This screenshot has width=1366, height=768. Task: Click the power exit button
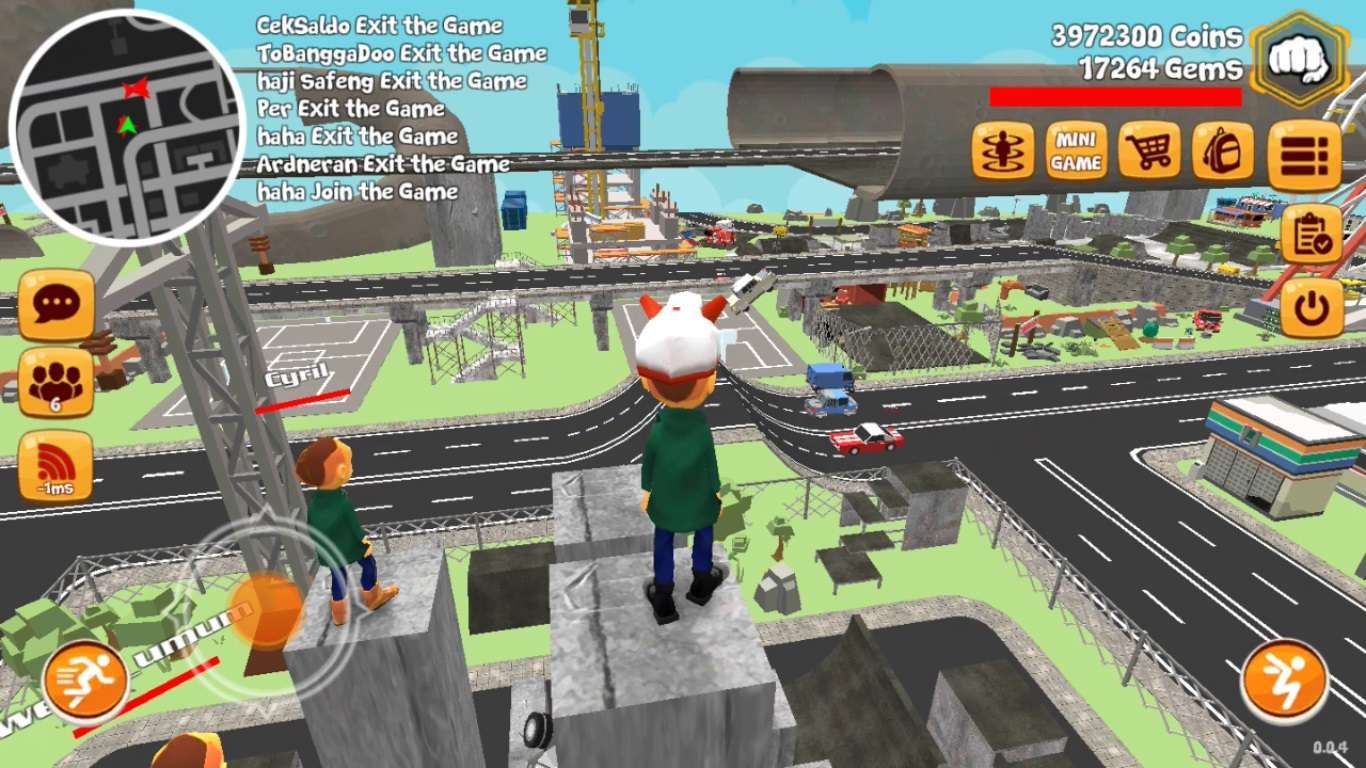(x=1310, y=309)
